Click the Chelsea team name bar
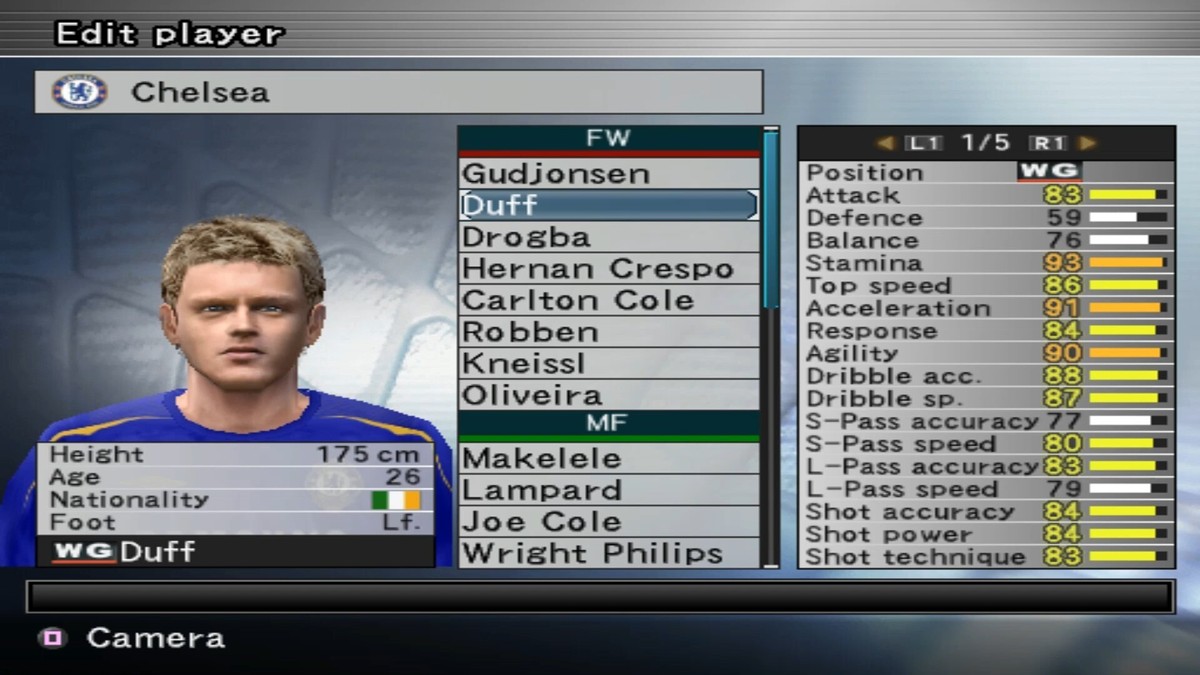This screenshot has width=1200, height=675. pyautogui.click(x=398, y=92)
